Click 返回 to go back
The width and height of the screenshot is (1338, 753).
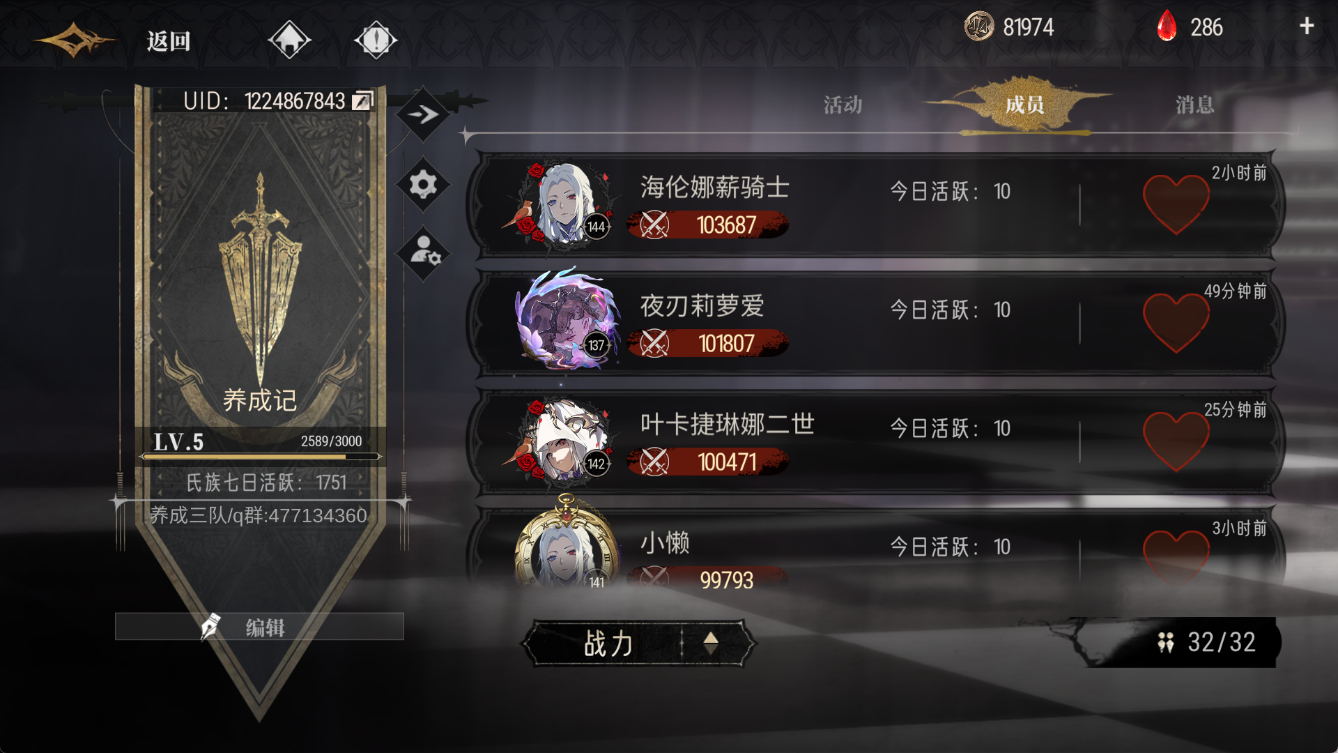[x=166, y=42]
